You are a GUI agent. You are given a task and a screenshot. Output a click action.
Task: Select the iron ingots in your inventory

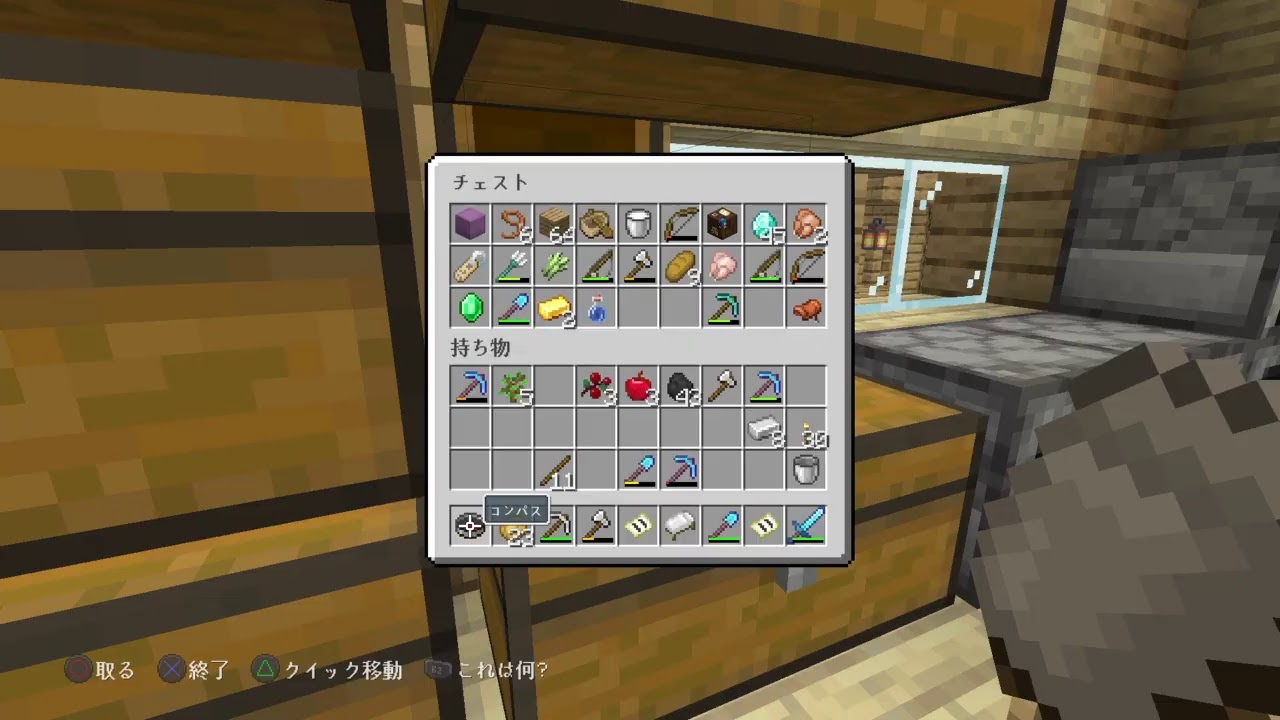[x=764, y=428]
